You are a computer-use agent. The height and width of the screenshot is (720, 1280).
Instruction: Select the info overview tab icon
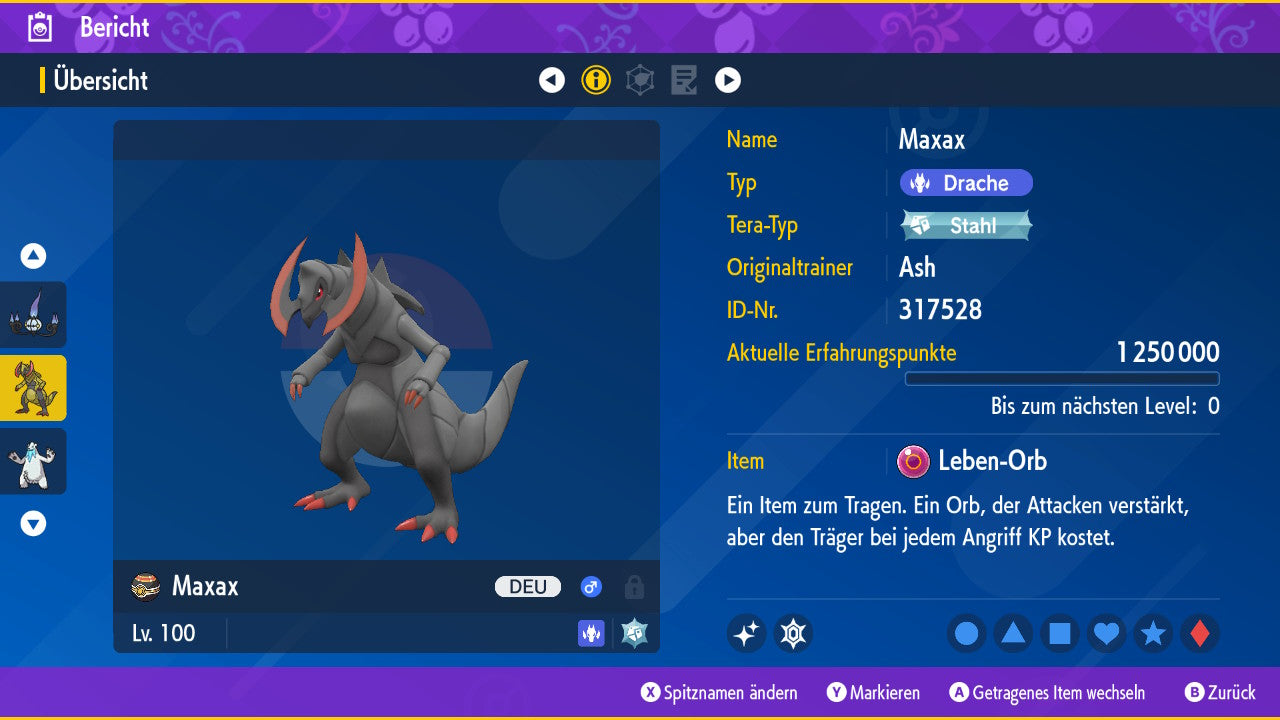pyautogui.click(x=596, y=80)
